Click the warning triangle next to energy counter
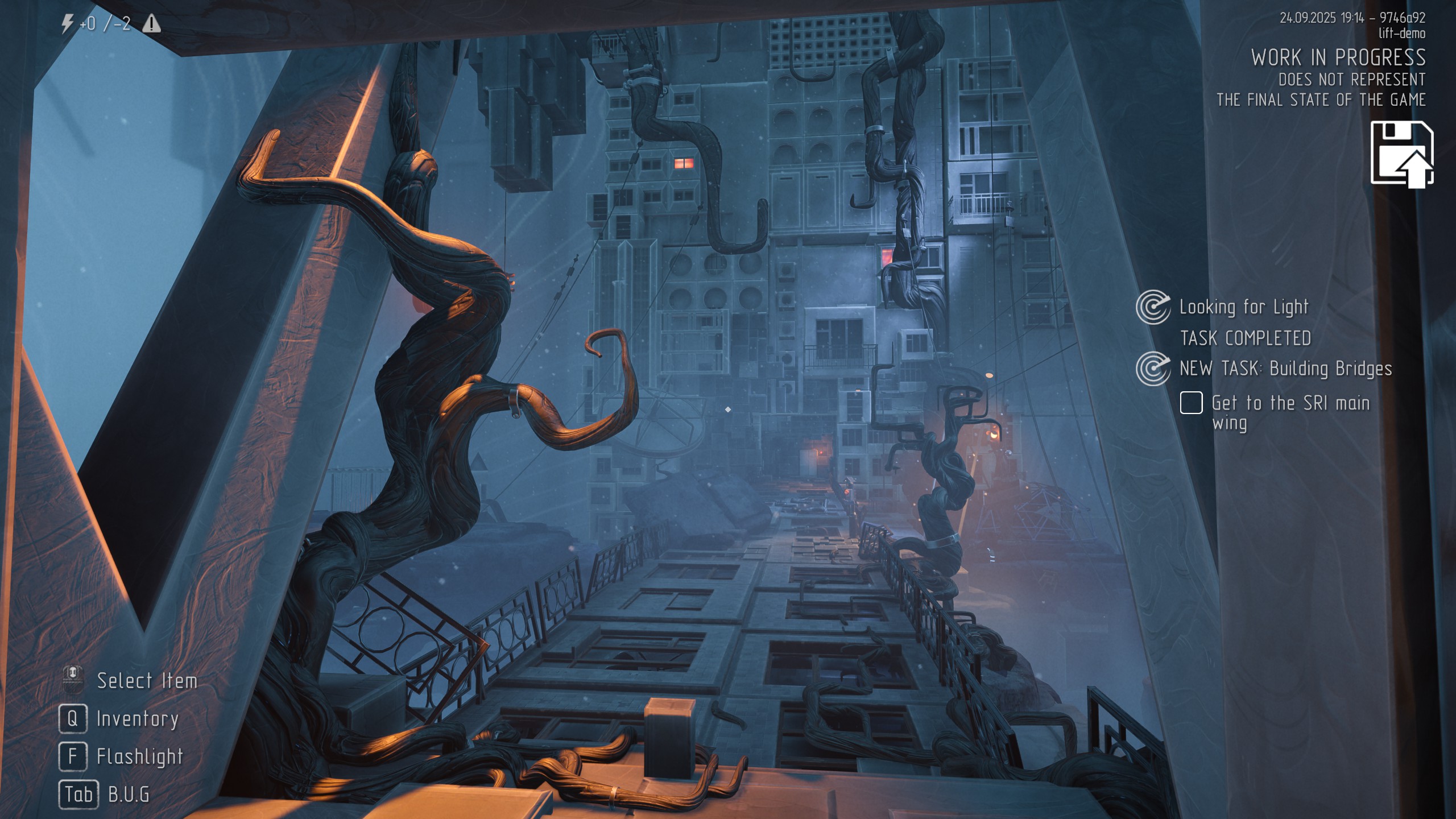This screenshot has width=1456, height=819. point(151,25)
